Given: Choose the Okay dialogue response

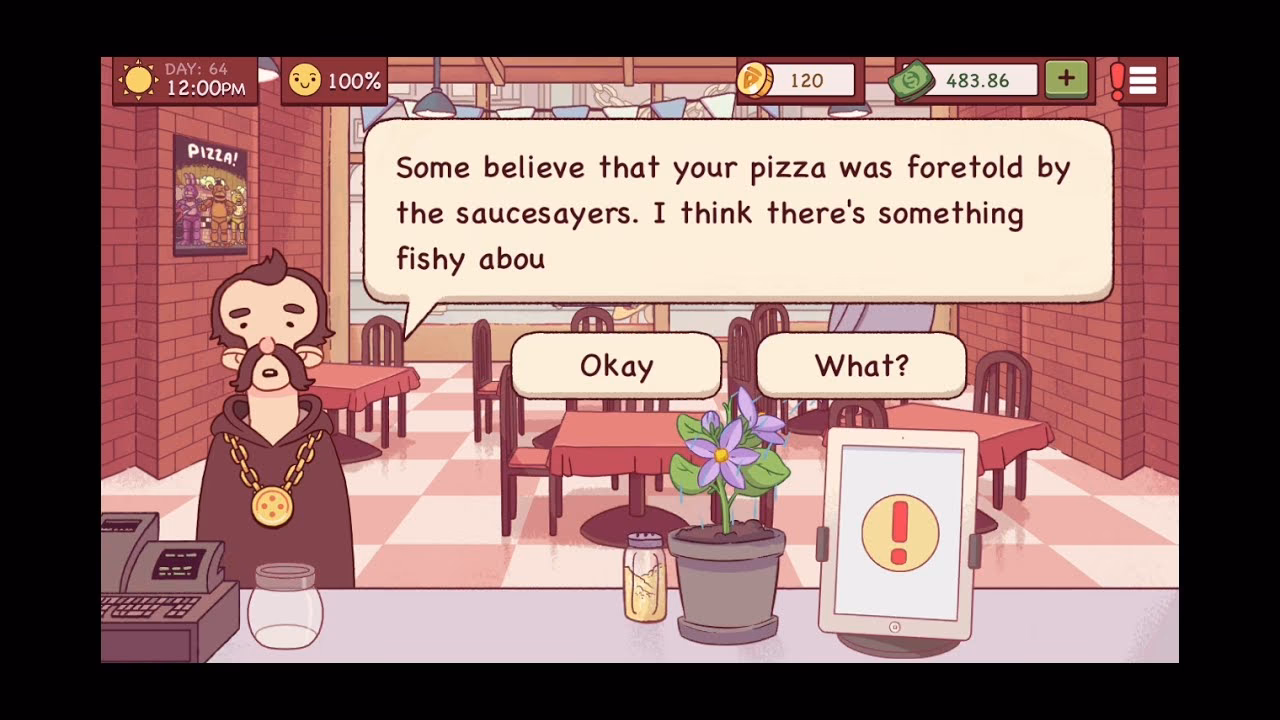Looking at the screenshot, I should pyautogui.click(x=615, y=366).
